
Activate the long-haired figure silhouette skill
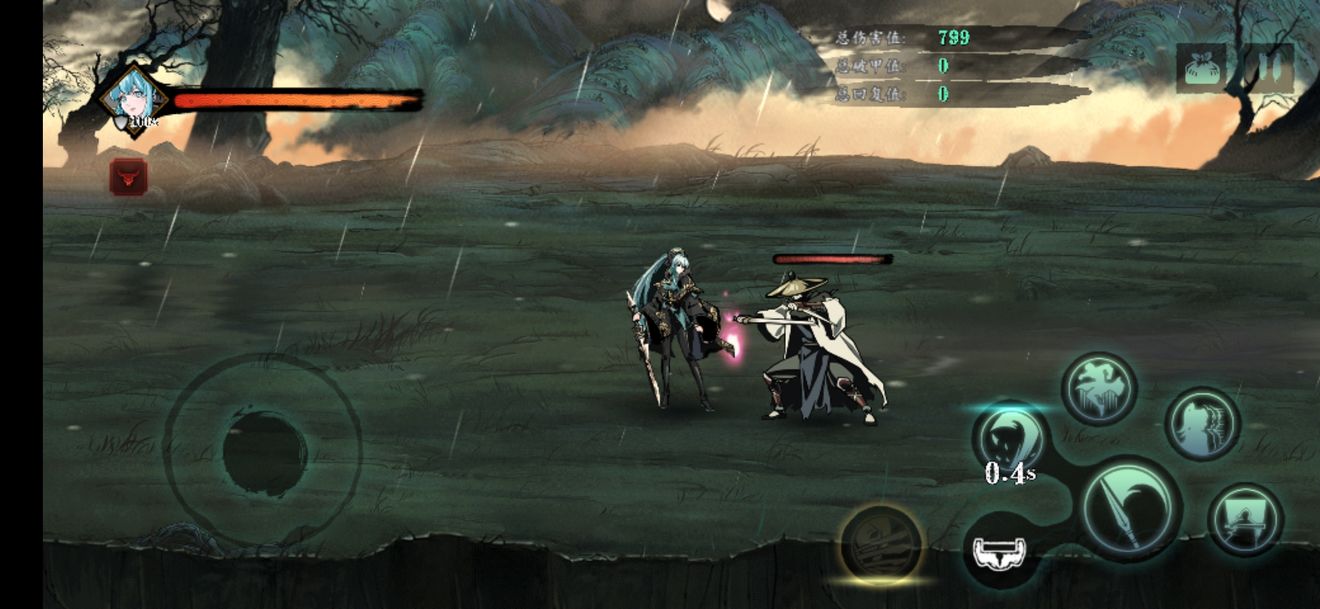(x=1202, y=424)
